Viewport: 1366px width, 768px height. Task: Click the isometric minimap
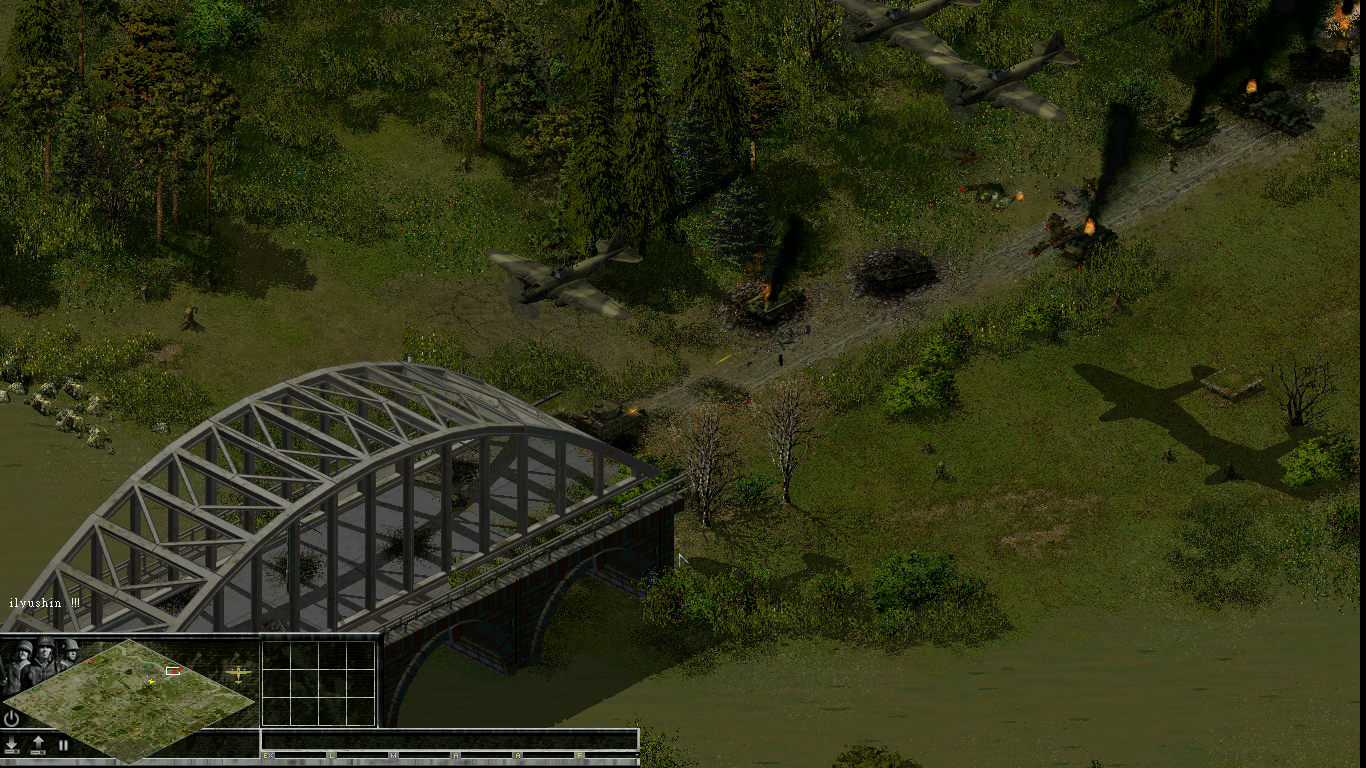pyautogui.click(x=130, y=698)
